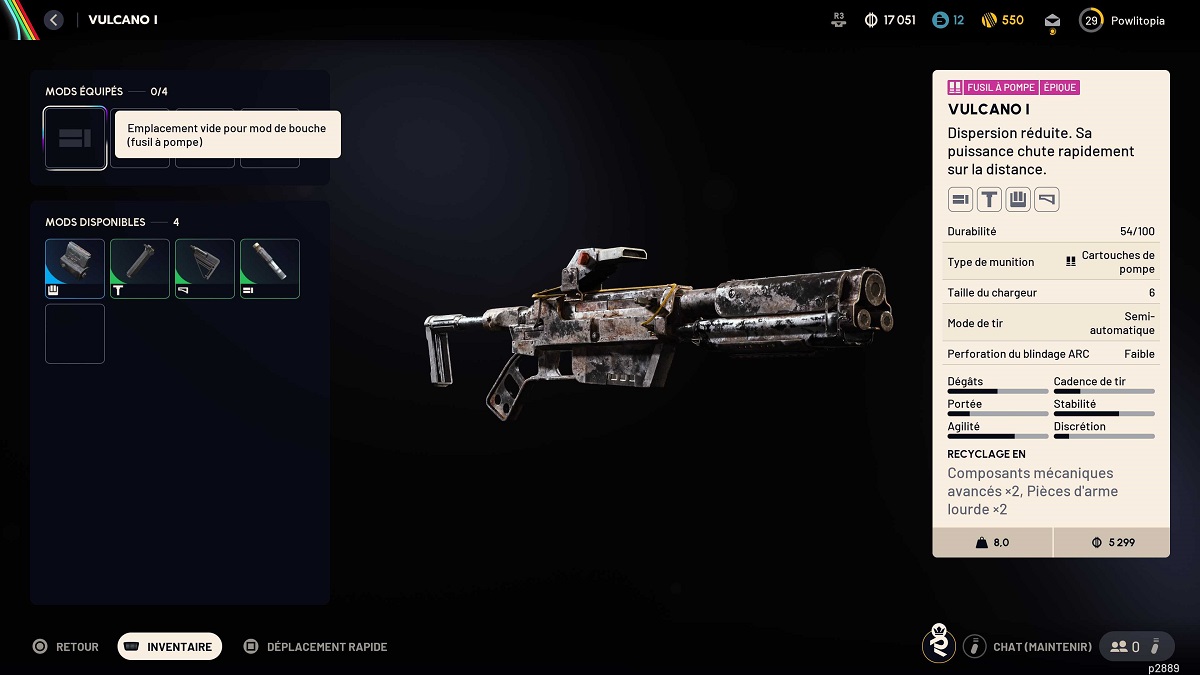Screen dimensions: 1200x675
Task: Select the empty muzzle mod slot
Action: pyautogui.click(x=75, y=138)
